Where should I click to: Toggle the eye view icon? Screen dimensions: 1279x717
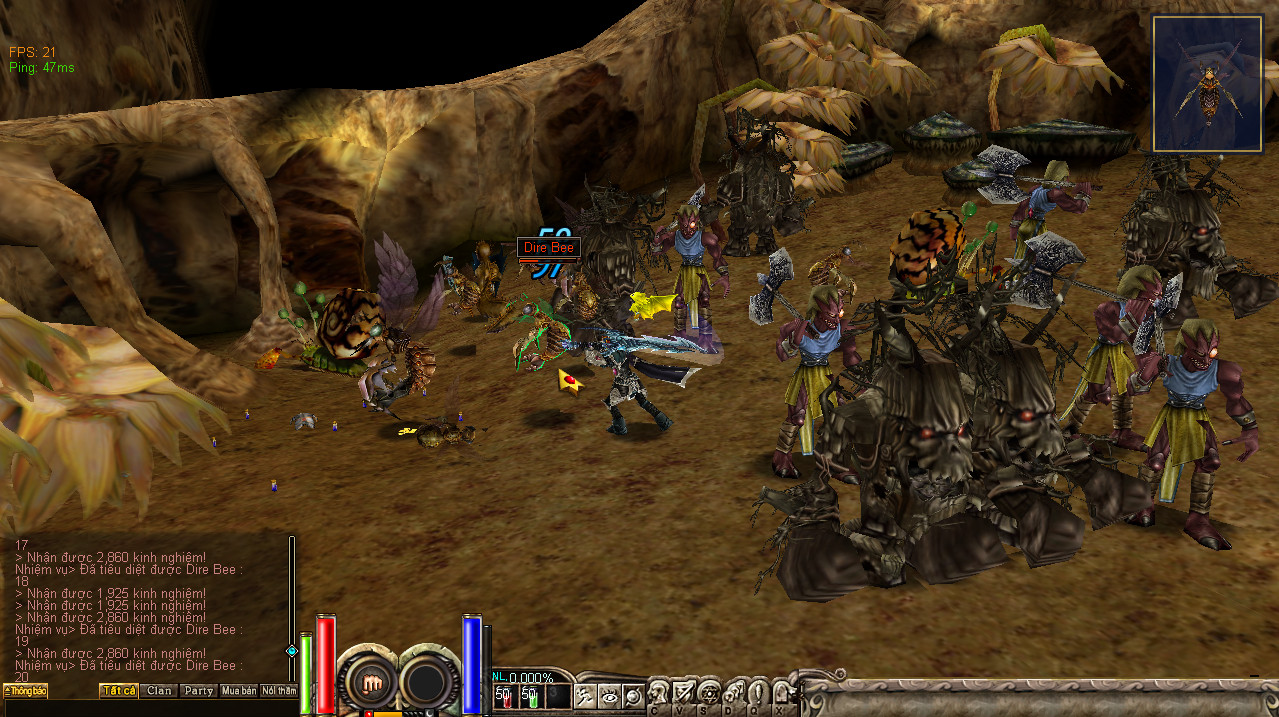coord(608,697)
